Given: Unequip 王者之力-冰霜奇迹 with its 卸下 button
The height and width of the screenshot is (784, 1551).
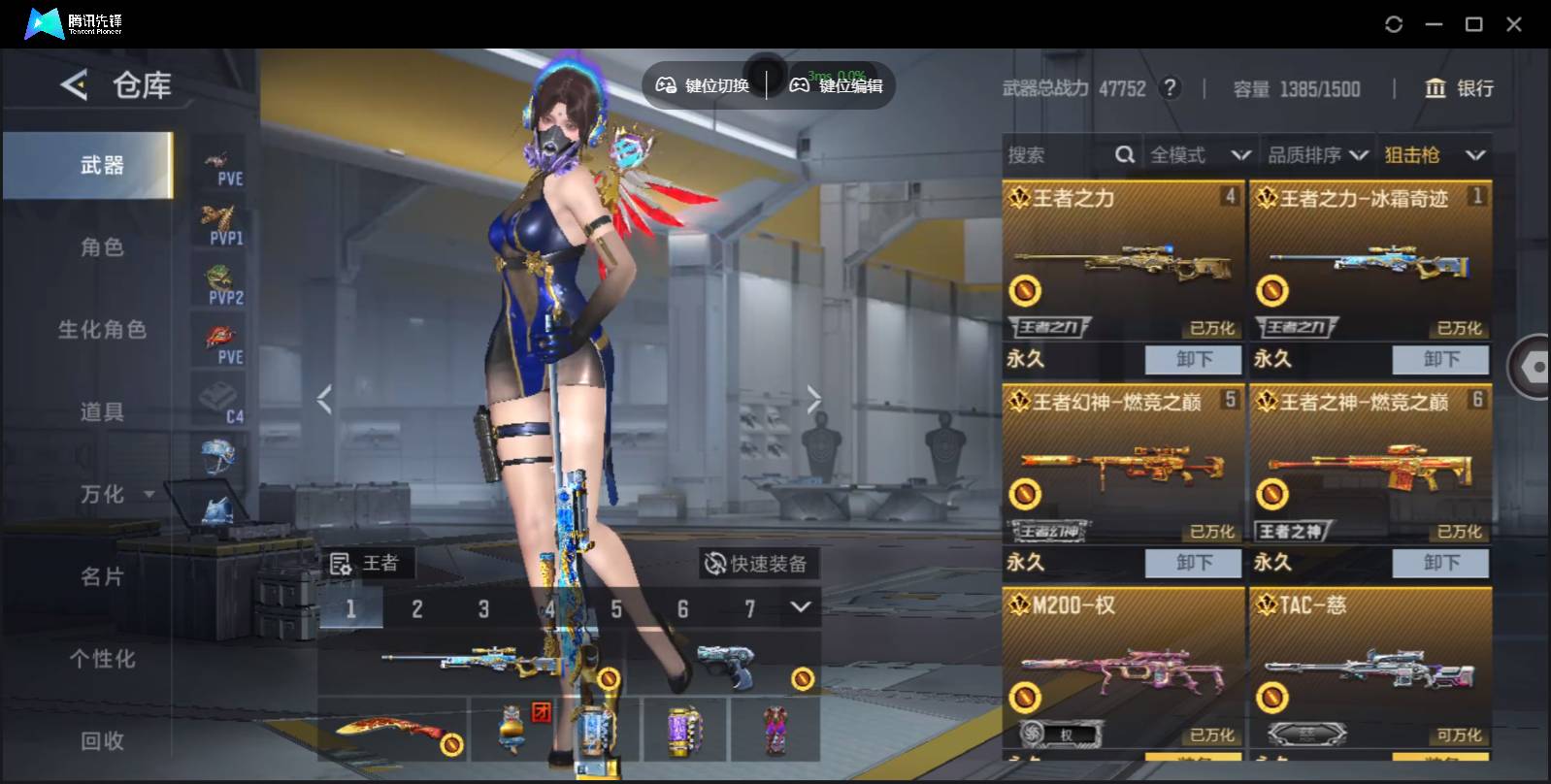Looking at the screenshot, I should point(1440,359).
